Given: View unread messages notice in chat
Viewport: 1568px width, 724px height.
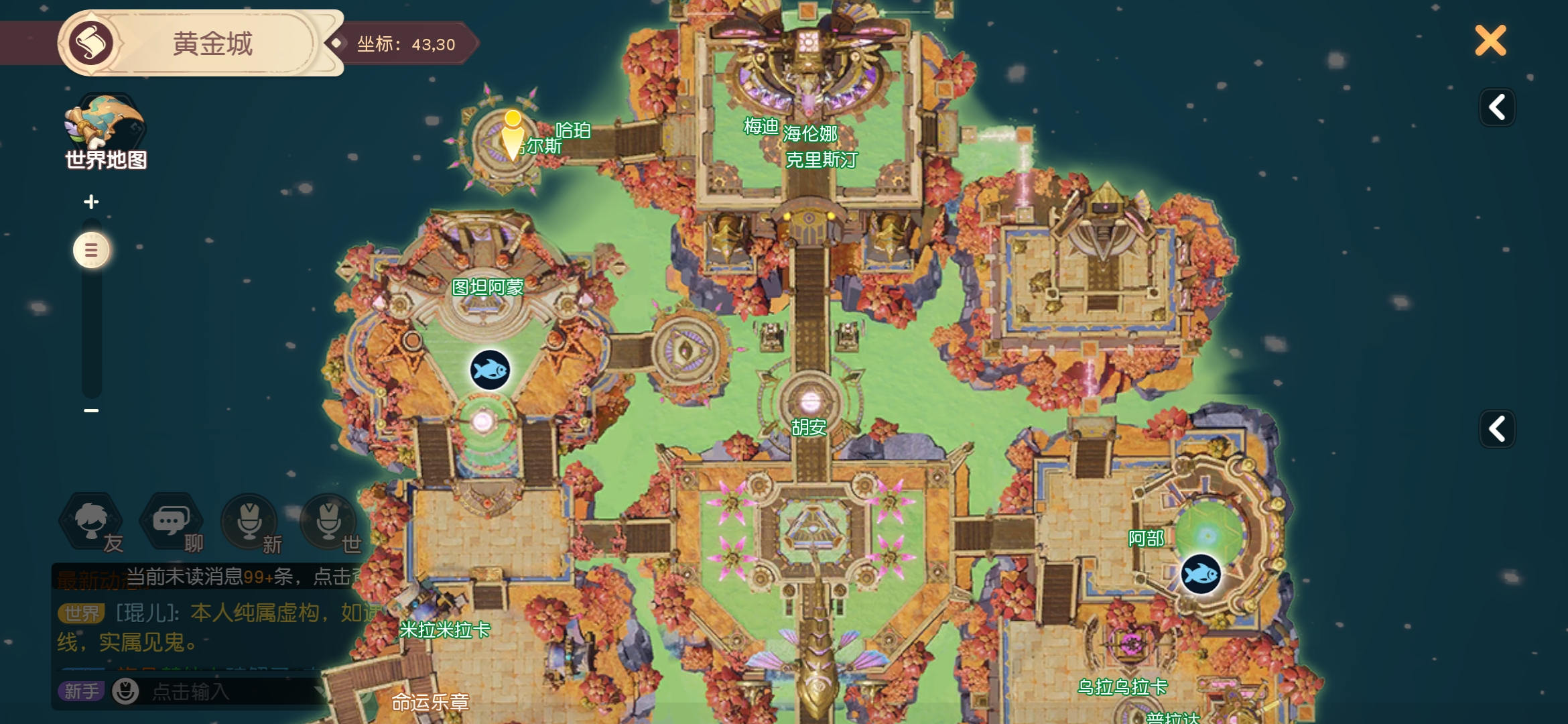Looking at the screenshot, I should [241, 577].
